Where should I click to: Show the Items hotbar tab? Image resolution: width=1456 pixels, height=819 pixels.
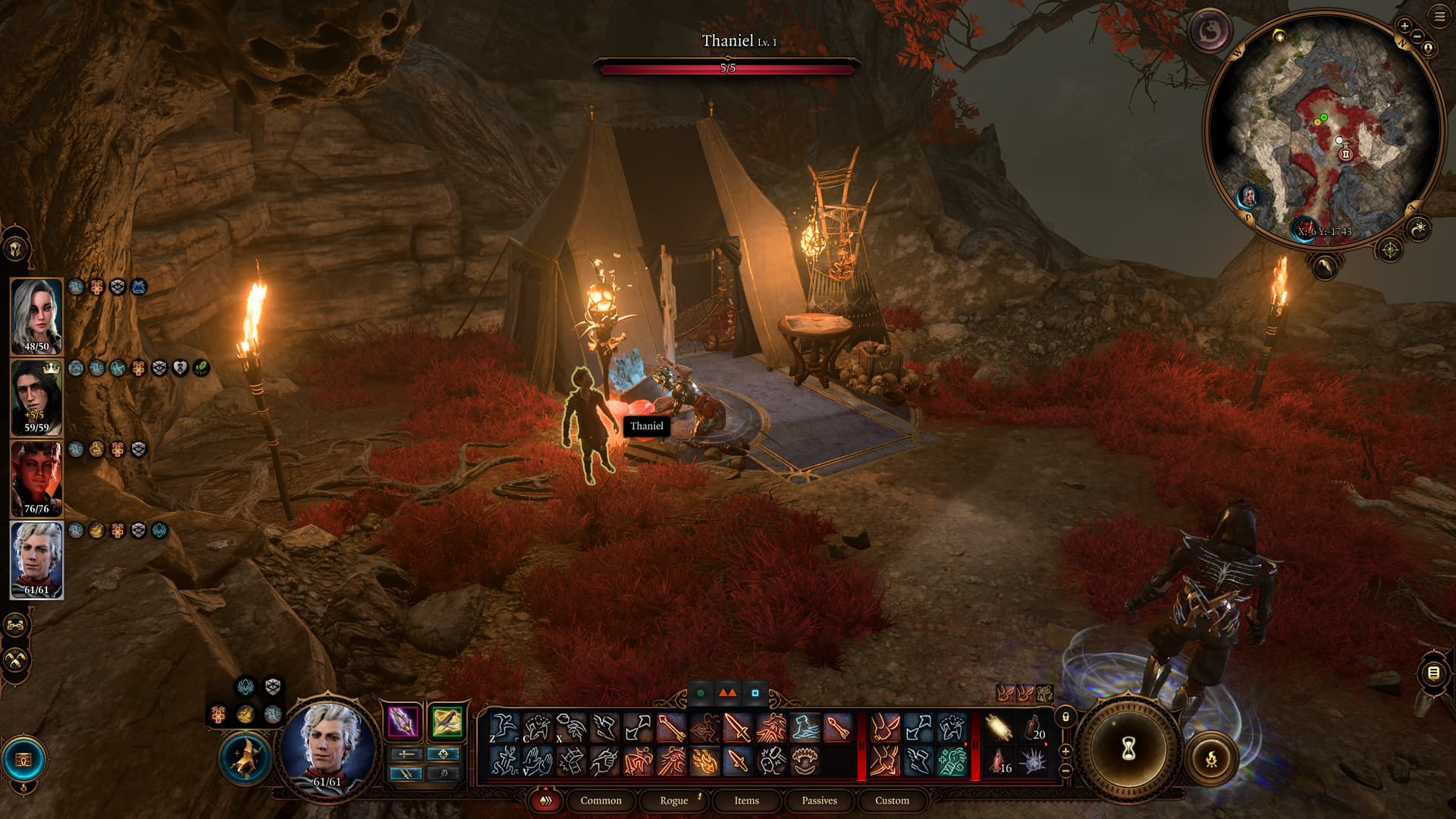click(746, 800)
